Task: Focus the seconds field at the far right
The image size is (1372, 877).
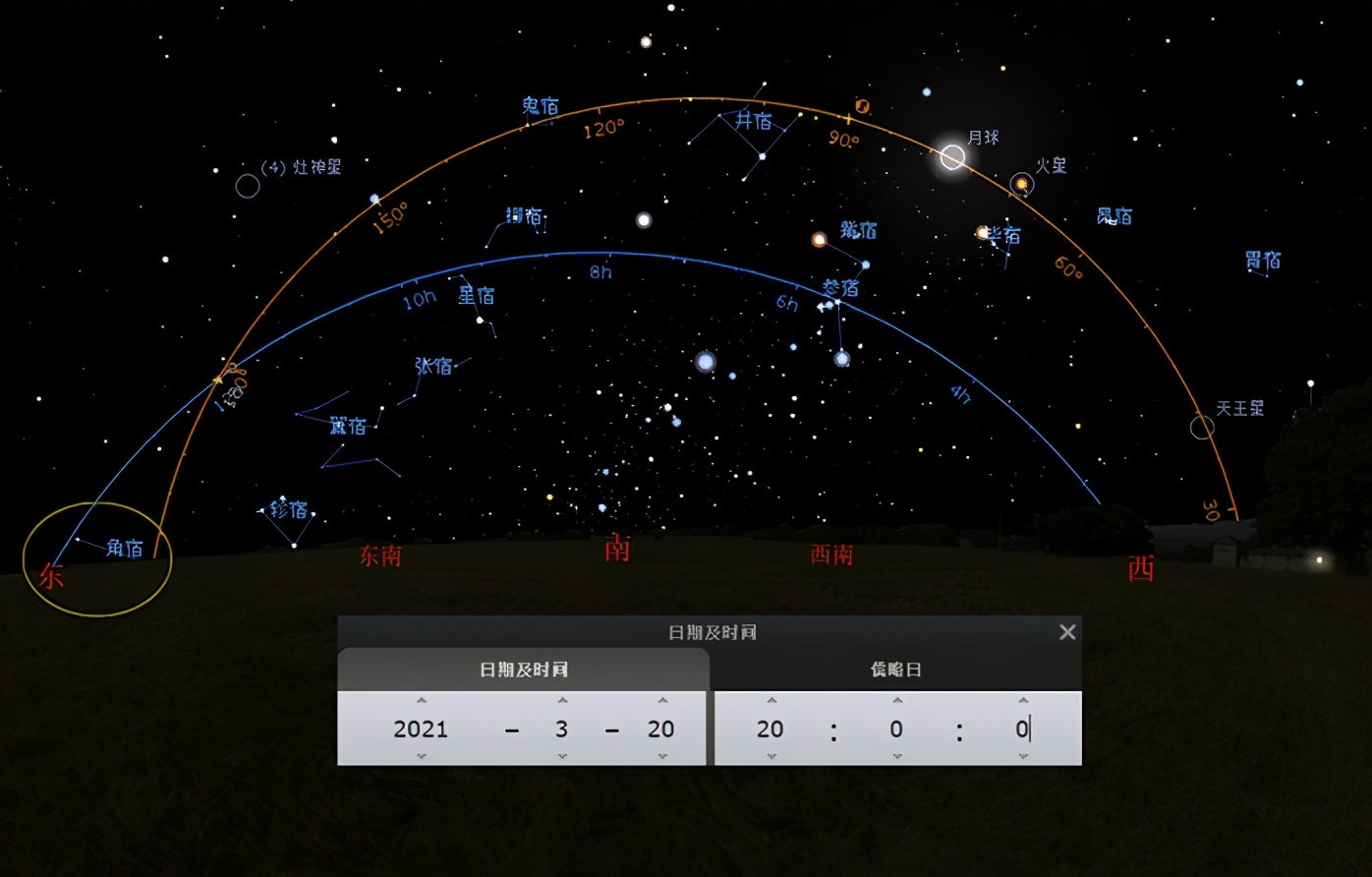Action: (1022, 729)
